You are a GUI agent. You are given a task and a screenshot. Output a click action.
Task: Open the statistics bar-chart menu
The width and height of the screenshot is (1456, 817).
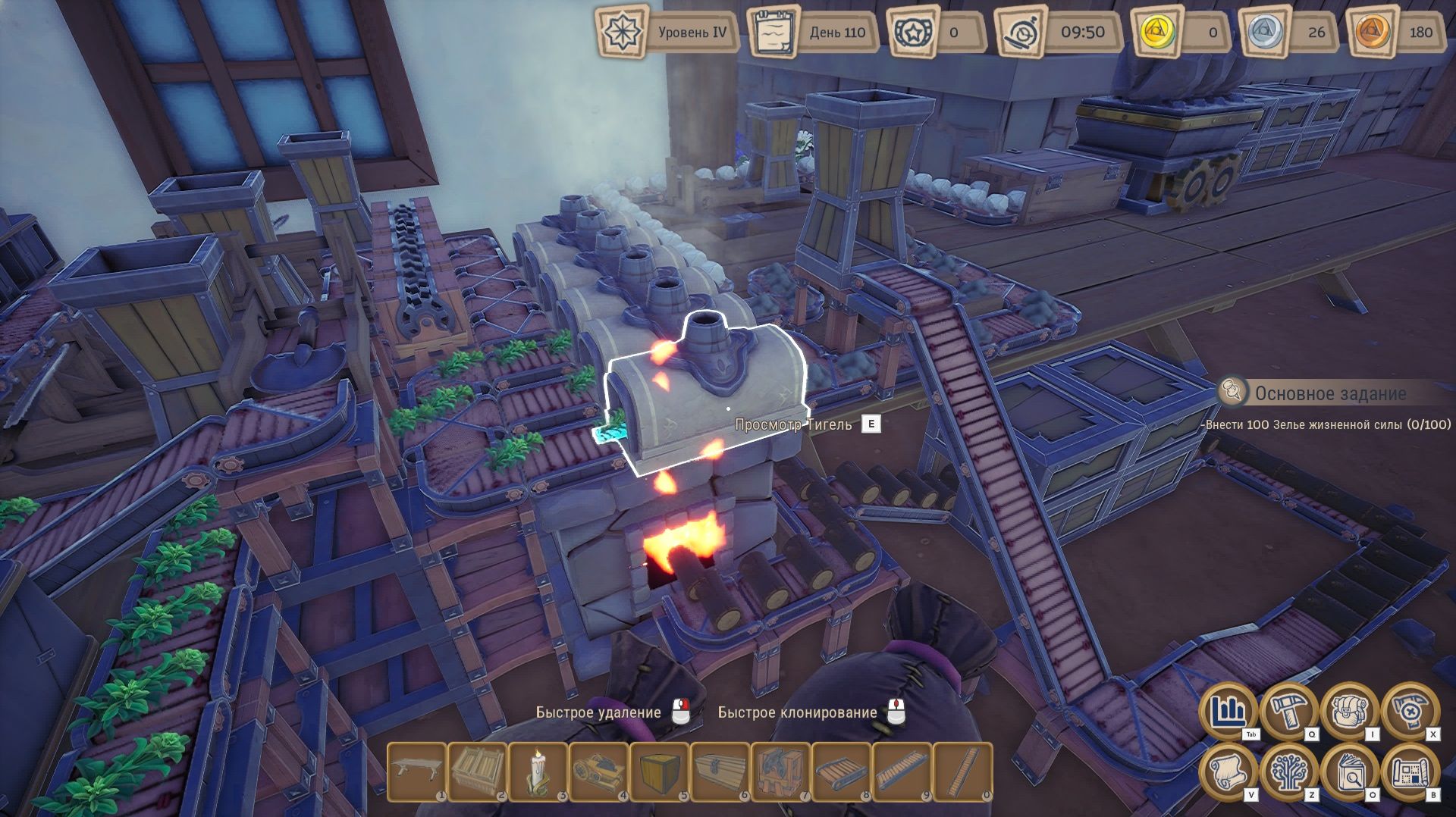(x=1228, y=711)
